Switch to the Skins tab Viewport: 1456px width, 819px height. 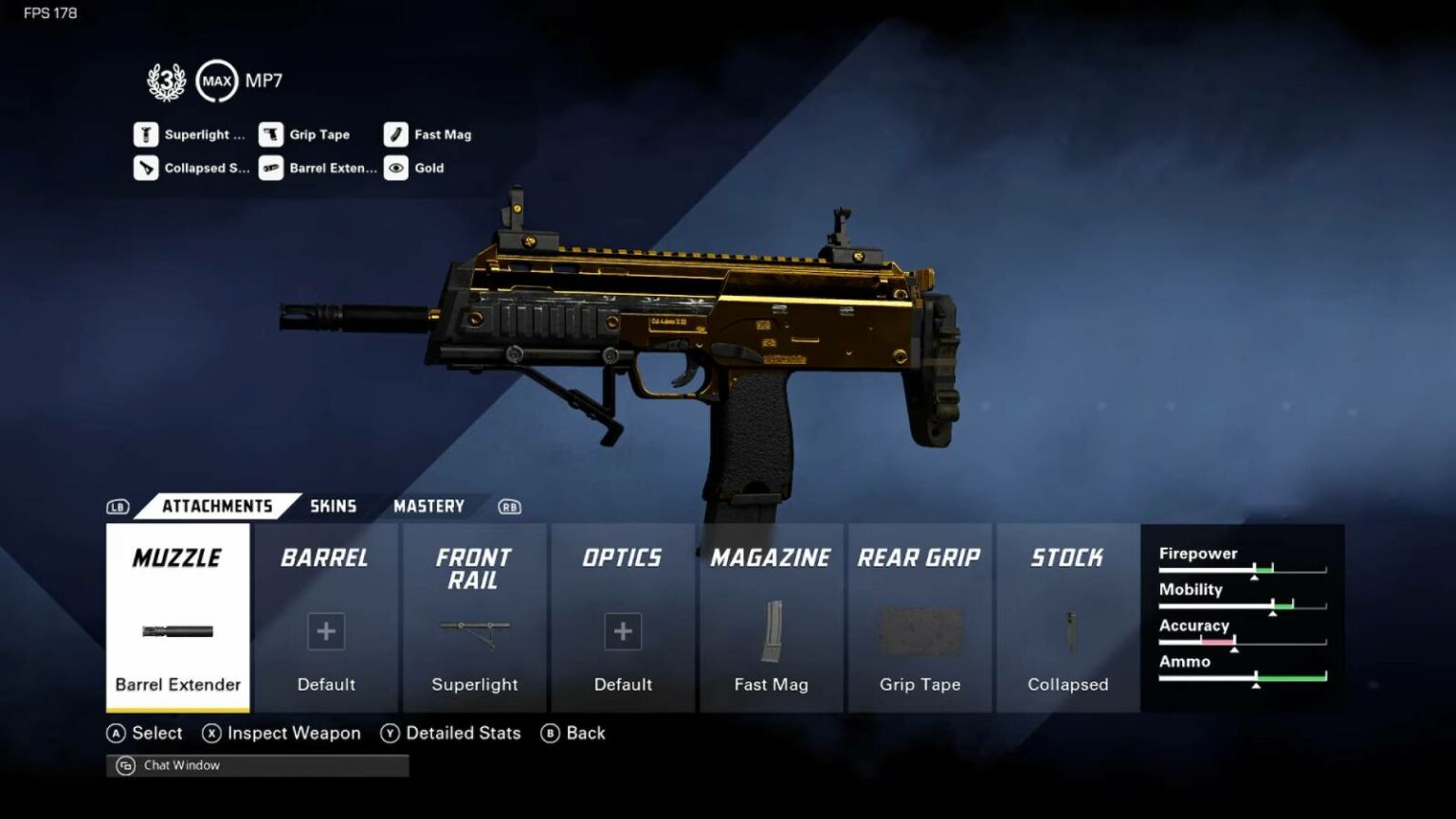tap(333, 505)
